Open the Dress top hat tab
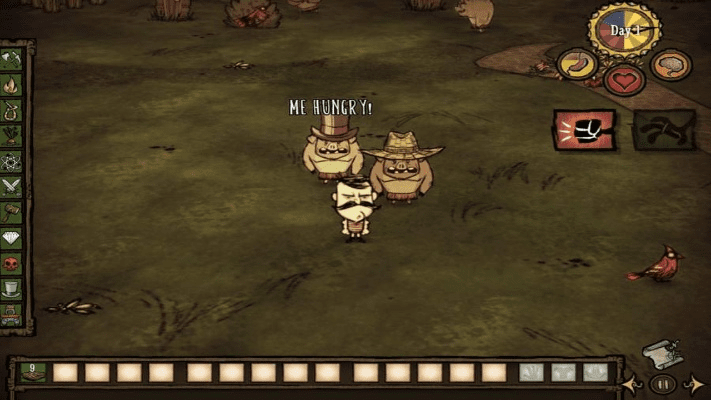The image size is (711, 400). coord(12,288)
